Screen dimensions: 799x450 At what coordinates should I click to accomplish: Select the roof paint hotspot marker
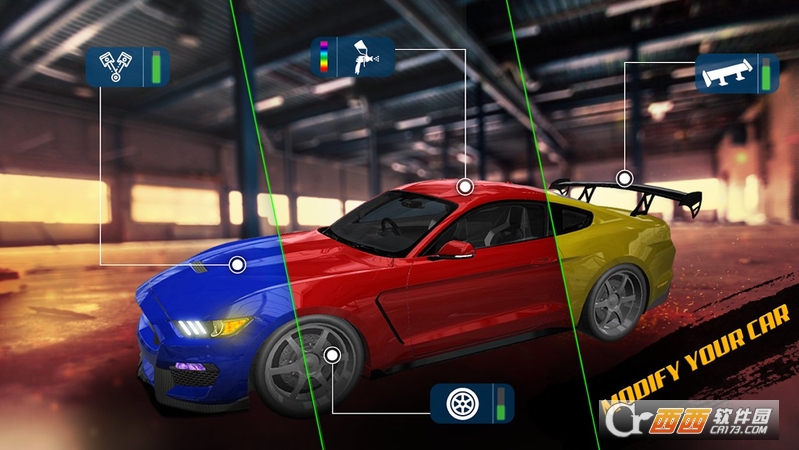coord(464,187)
